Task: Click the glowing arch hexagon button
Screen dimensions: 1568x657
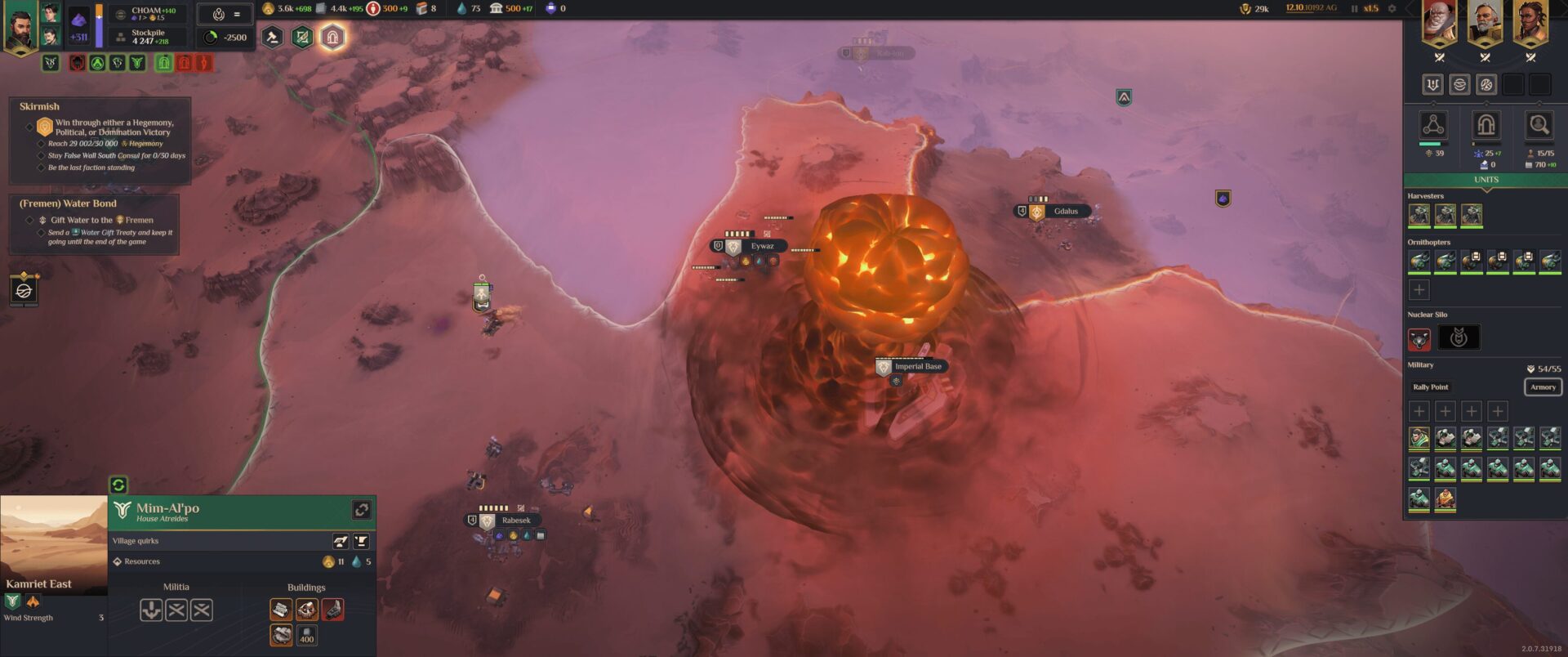Action: (x=332, y=37)
